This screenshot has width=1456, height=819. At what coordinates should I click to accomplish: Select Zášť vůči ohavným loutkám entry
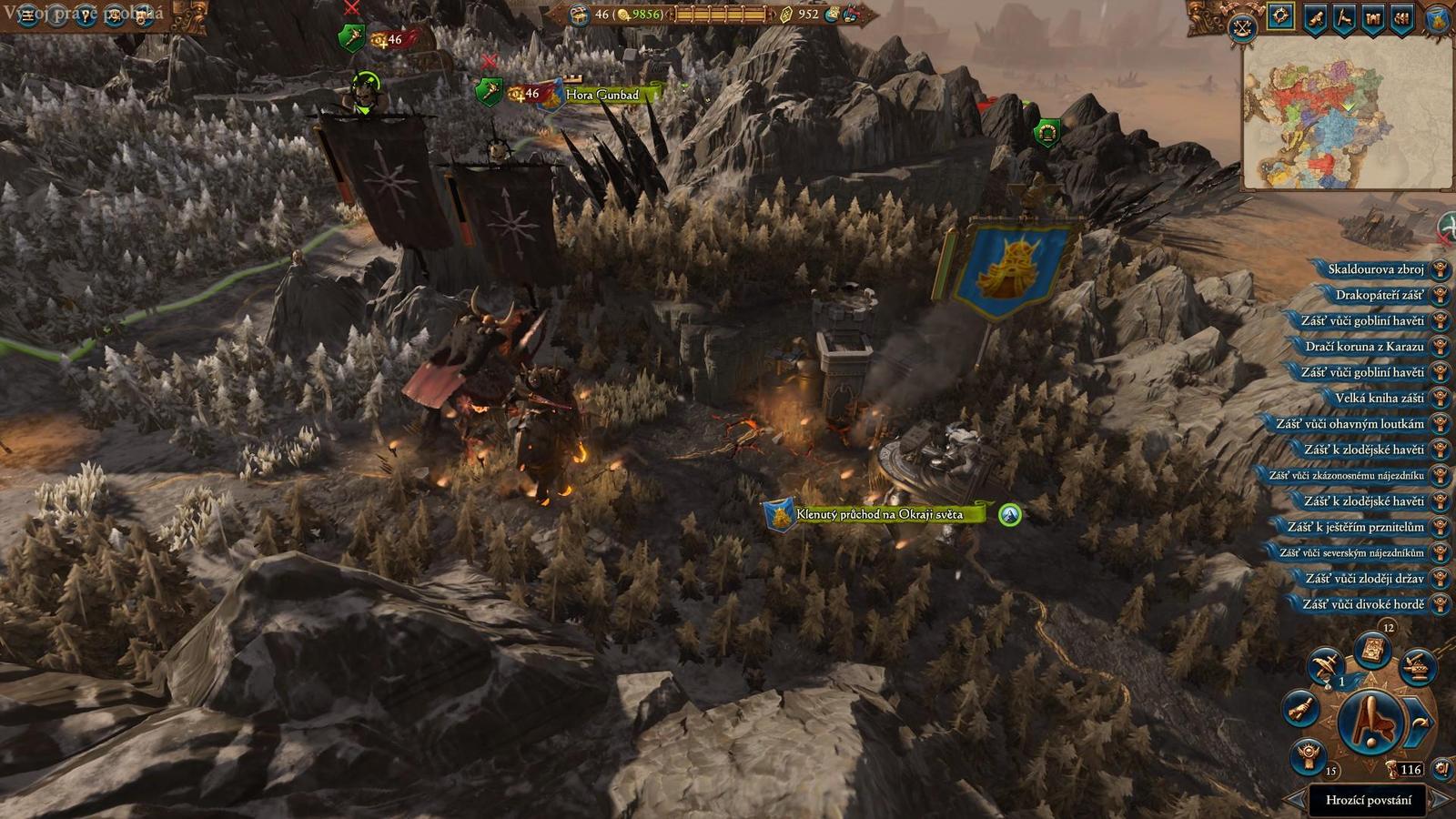pyautogui.click(x=1350, y=424)
